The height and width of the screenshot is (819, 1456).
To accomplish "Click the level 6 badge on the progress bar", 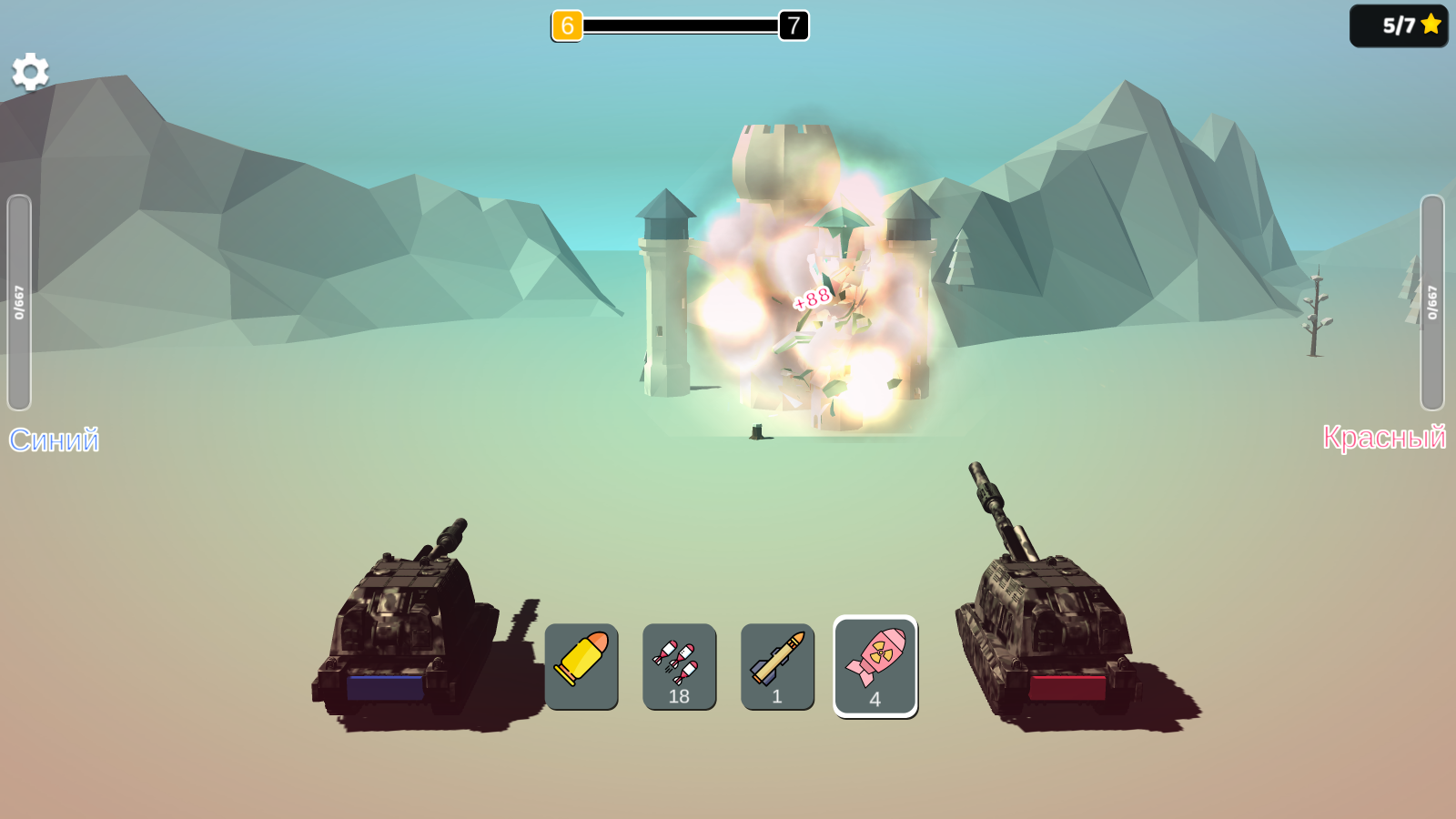I will [x=568, y=25].
